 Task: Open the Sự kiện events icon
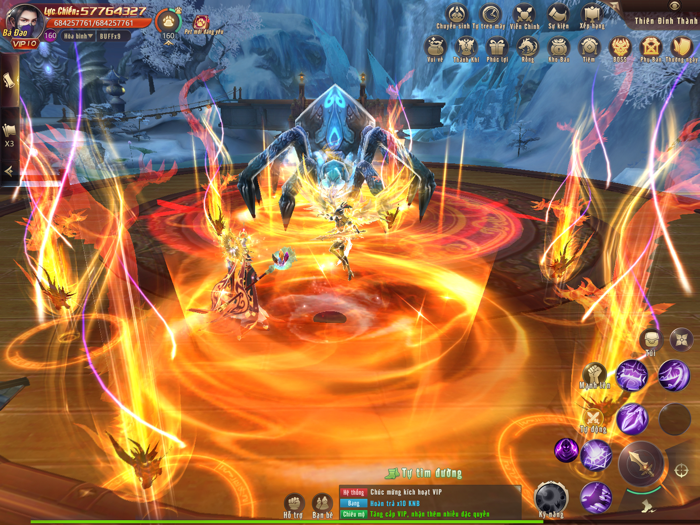point(558,14)
